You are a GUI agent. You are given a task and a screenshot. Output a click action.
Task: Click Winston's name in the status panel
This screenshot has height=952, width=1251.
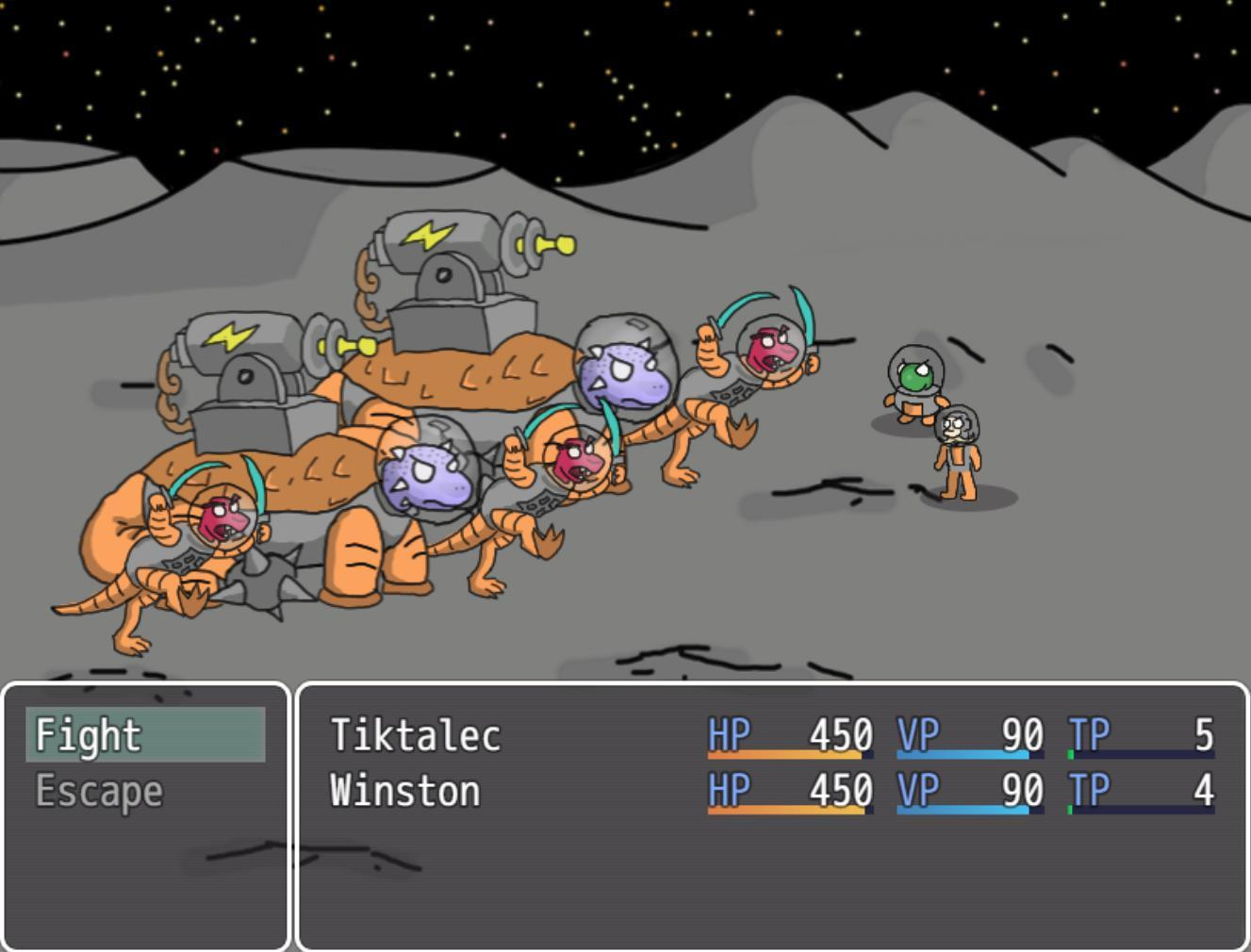coord(405,791)
